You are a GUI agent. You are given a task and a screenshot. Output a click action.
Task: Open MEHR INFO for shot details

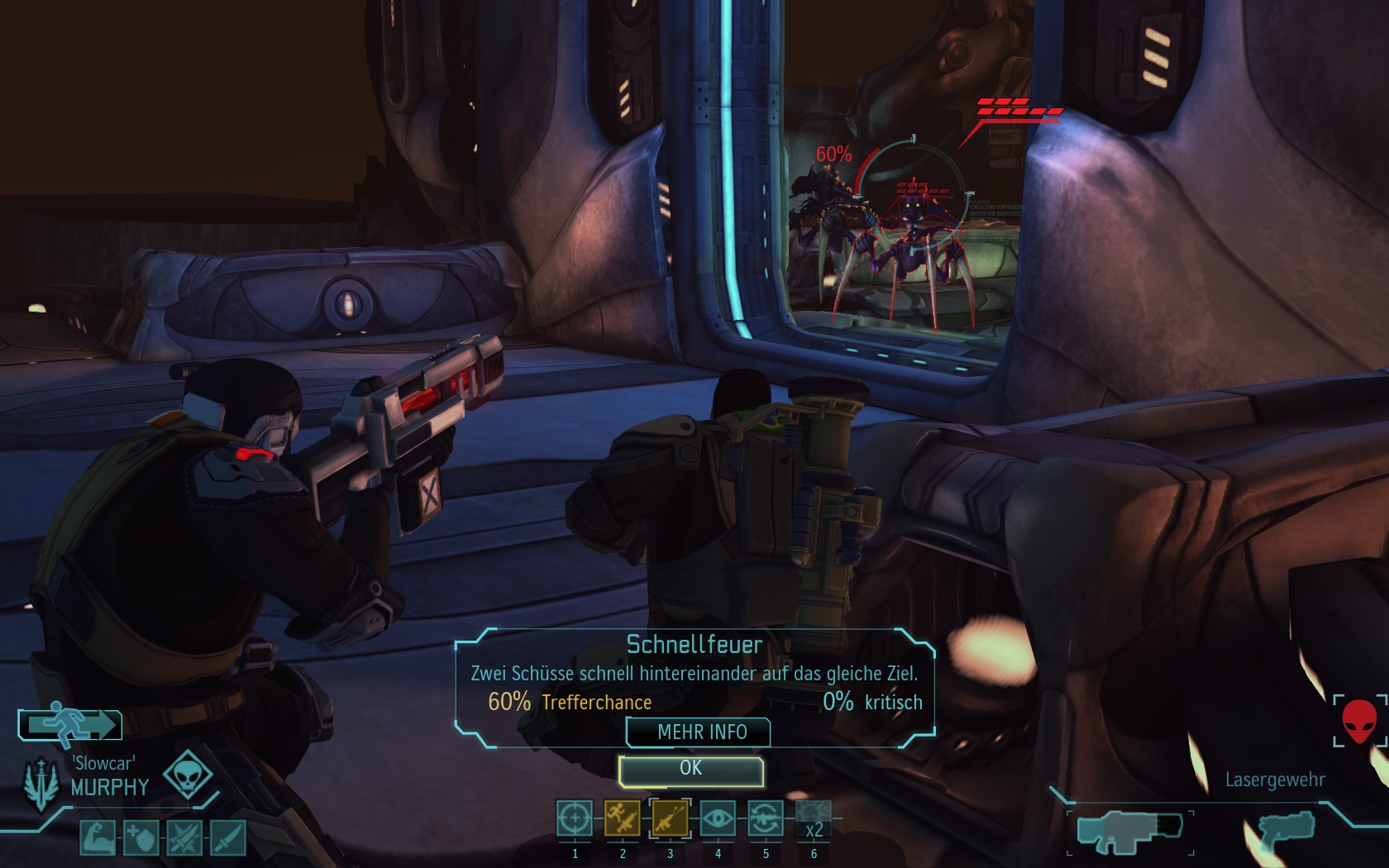(x=699, y=732)
